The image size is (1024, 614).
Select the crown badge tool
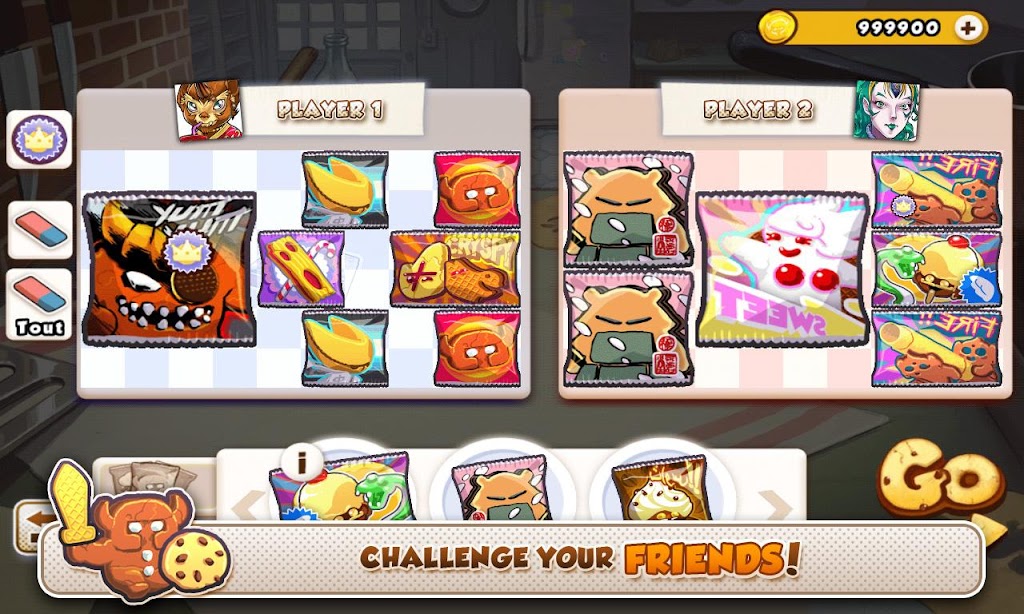39,139
